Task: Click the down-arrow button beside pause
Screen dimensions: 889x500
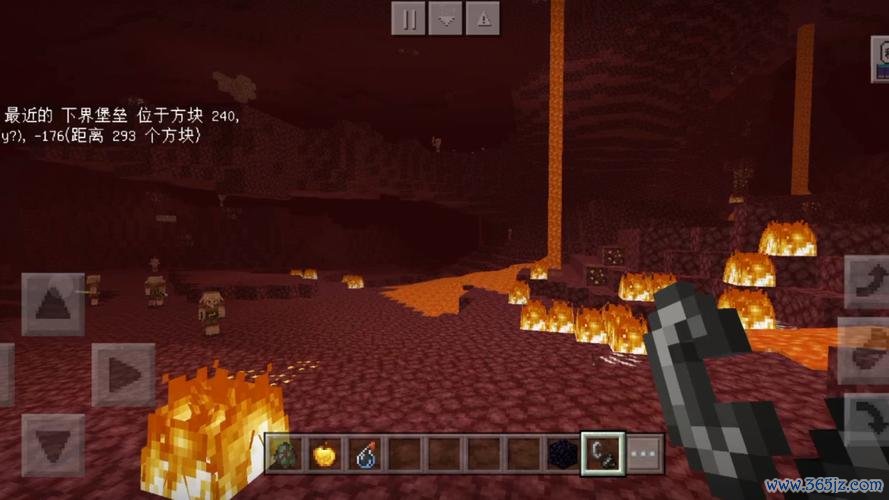Action: (446, 17)
